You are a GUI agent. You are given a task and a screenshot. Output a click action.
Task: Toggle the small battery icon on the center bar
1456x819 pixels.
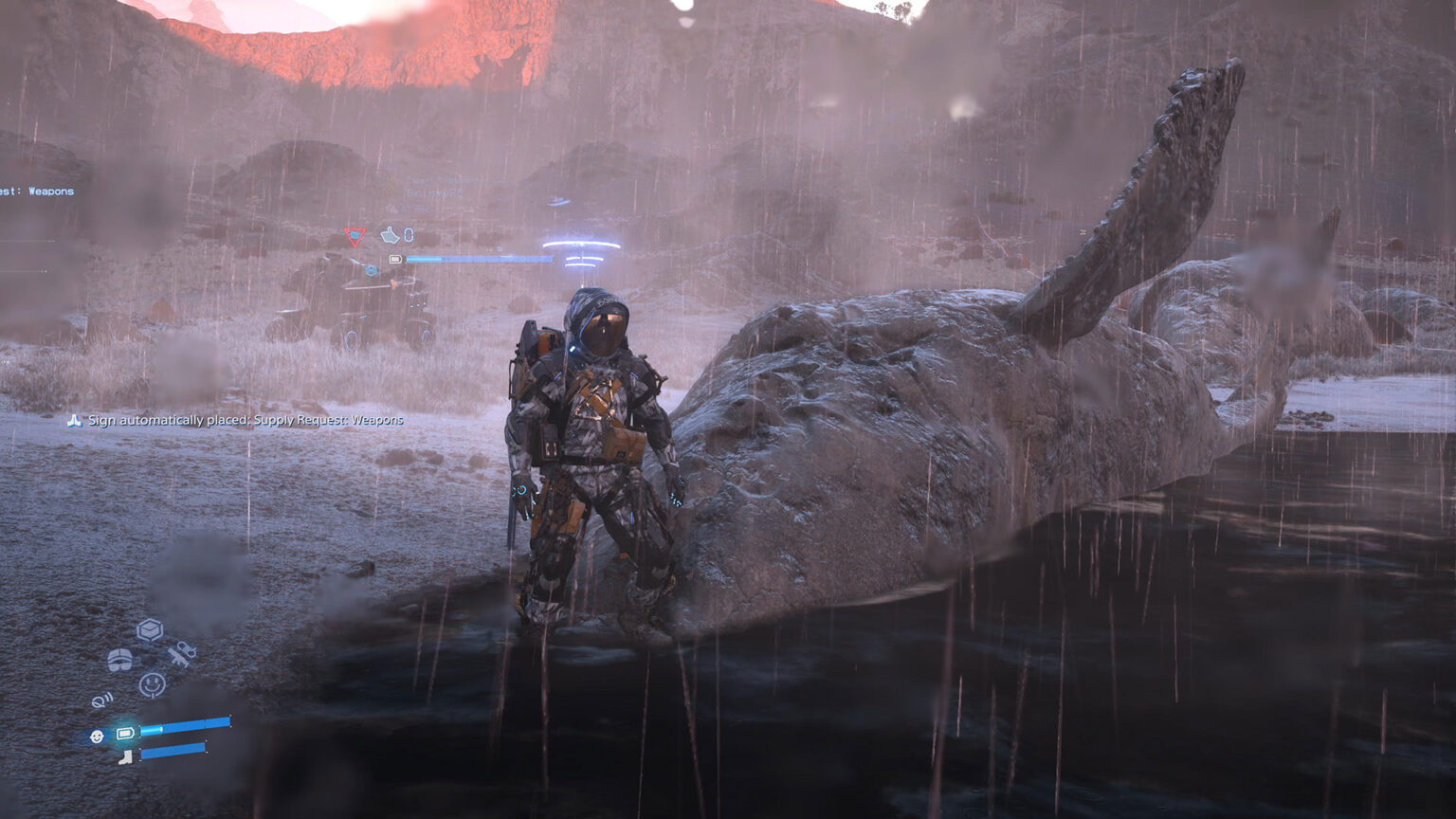395,259
